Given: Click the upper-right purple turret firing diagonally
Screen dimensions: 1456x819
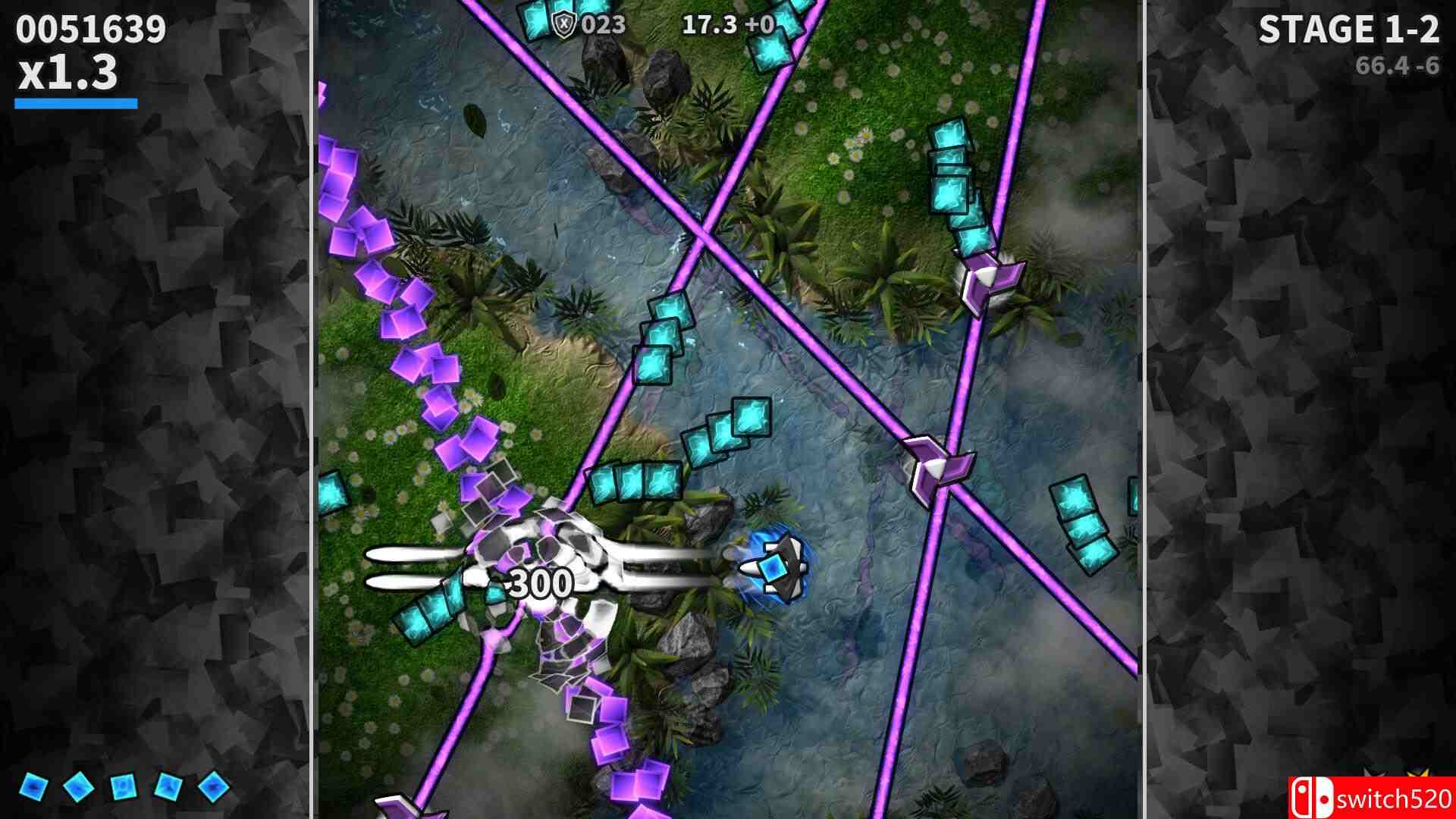Looking at the screenshot, I should coord(990,281).
